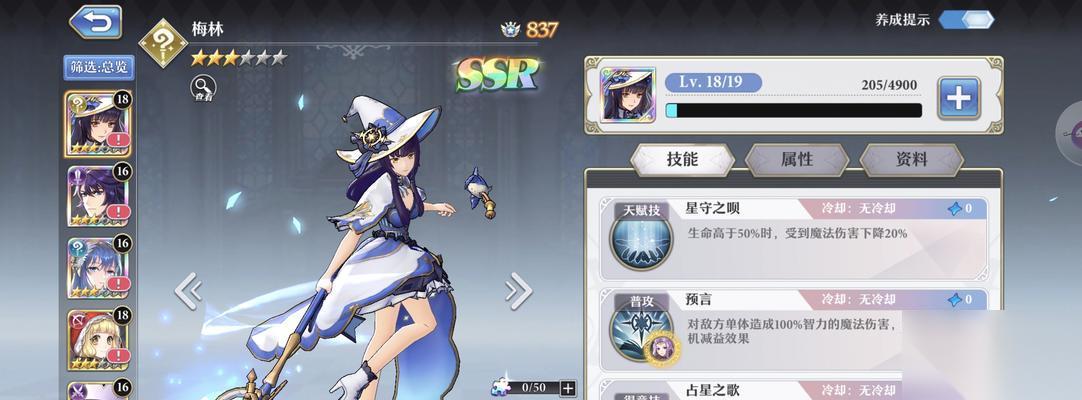Toggle the 养成提示 switch
This screenshot has width=1082, height=400.
[x=965, y=19]
